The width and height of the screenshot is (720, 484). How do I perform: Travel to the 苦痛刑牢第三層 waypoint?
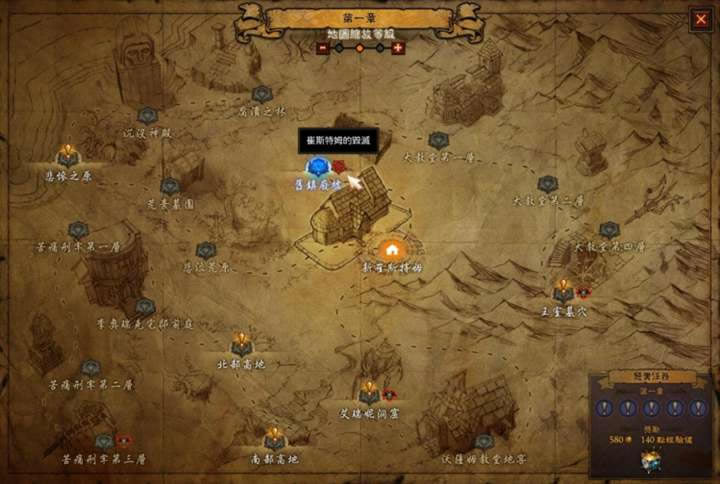coord(104,442)
